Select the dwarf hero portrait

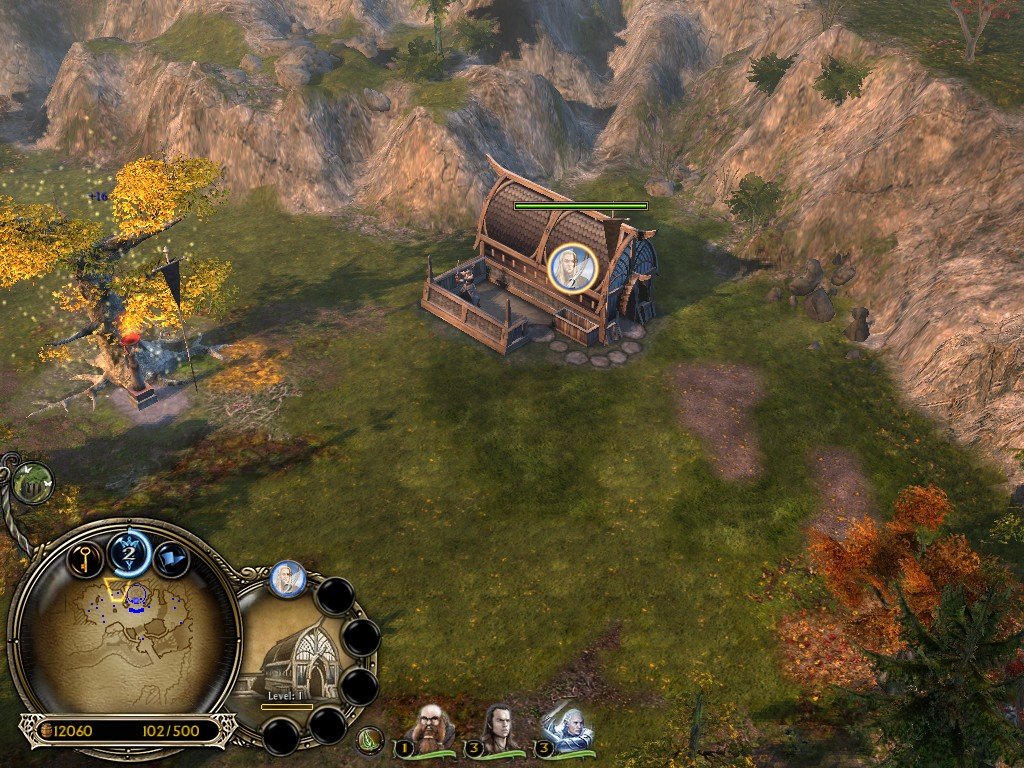pos(432,728)
